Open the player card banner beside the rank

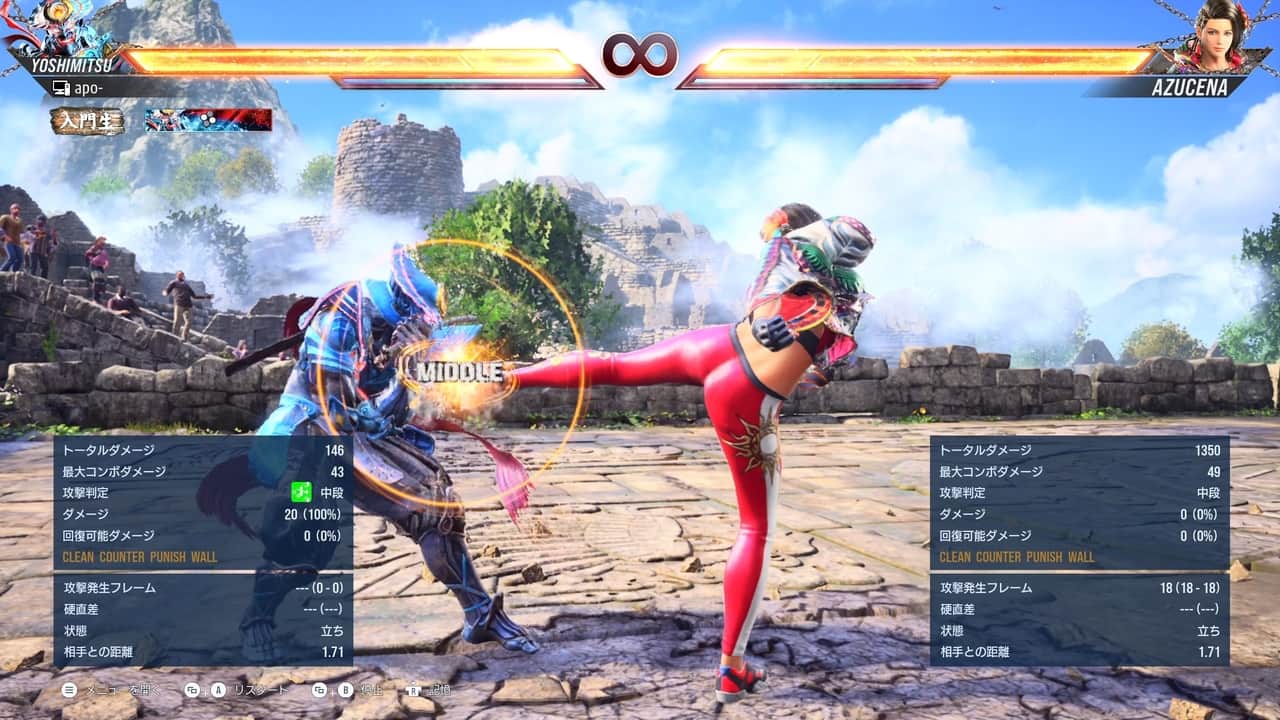208,120
